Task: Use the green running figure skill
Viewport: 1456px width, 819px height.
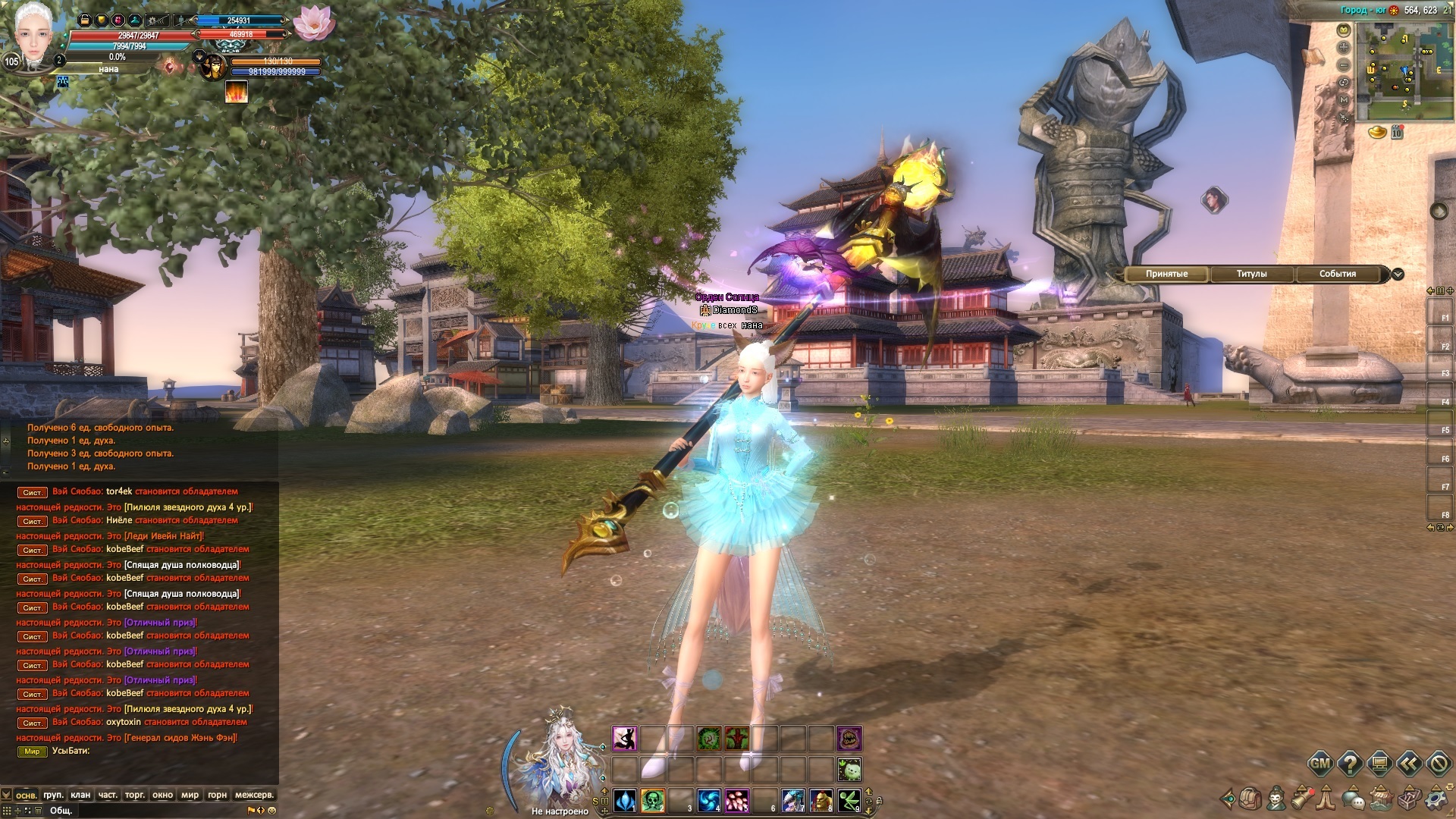Action: tap(849, 800)
